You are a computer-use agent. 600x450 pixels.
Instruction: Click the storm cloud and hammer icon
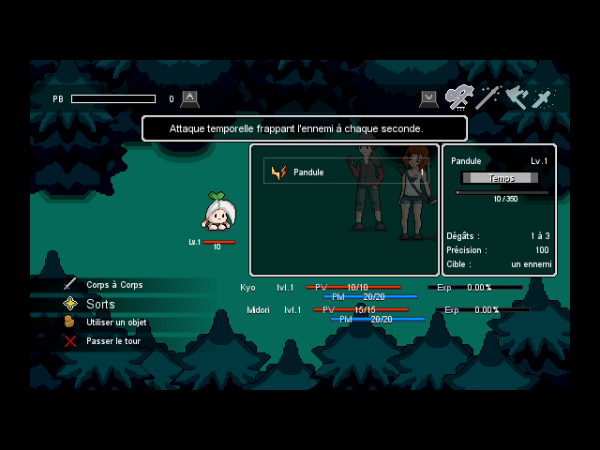[458, 97]
